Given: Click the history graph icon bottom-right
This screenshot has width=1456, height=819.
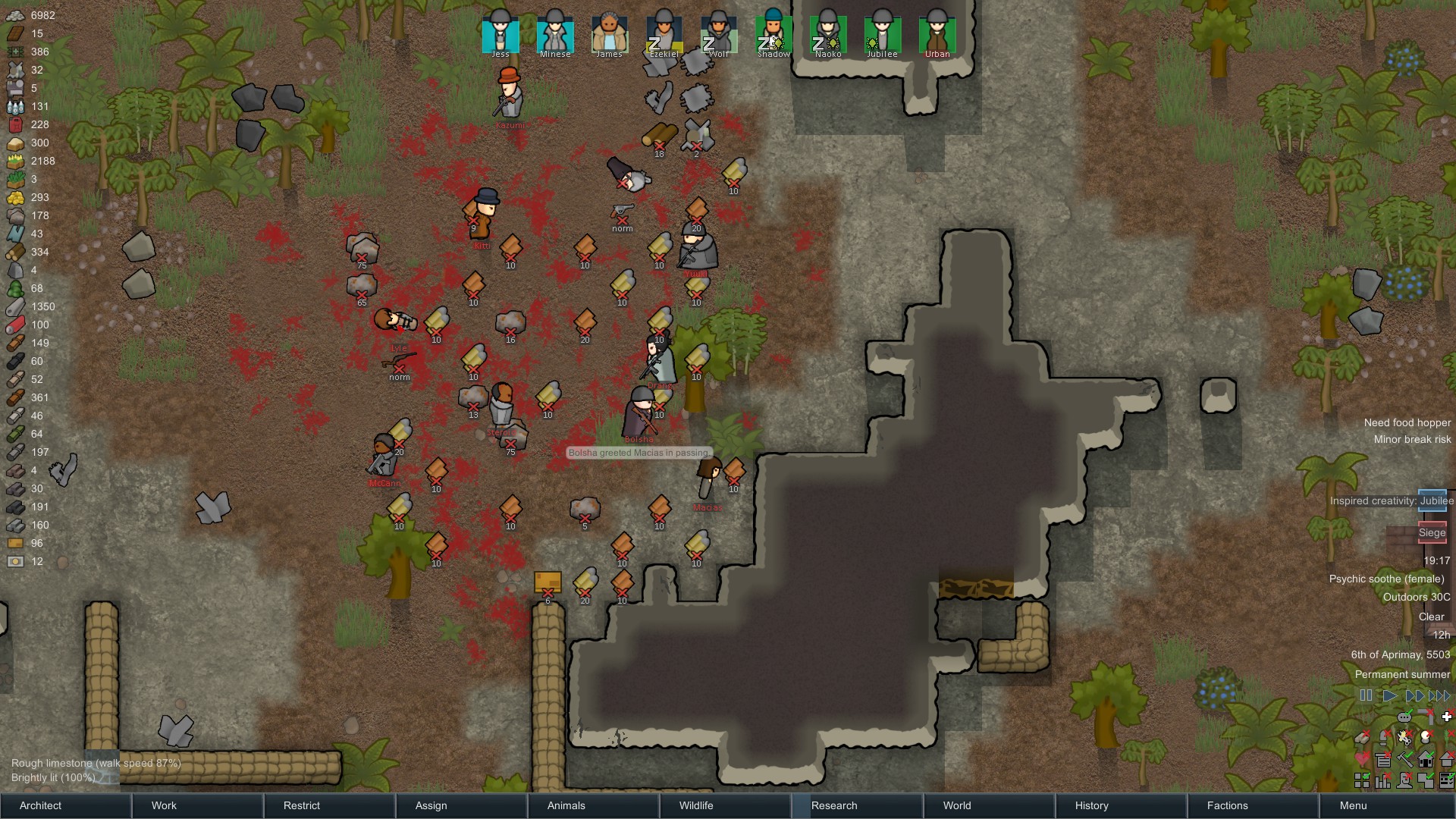Looking at the screenshot, I should (x=1382, y=781).
